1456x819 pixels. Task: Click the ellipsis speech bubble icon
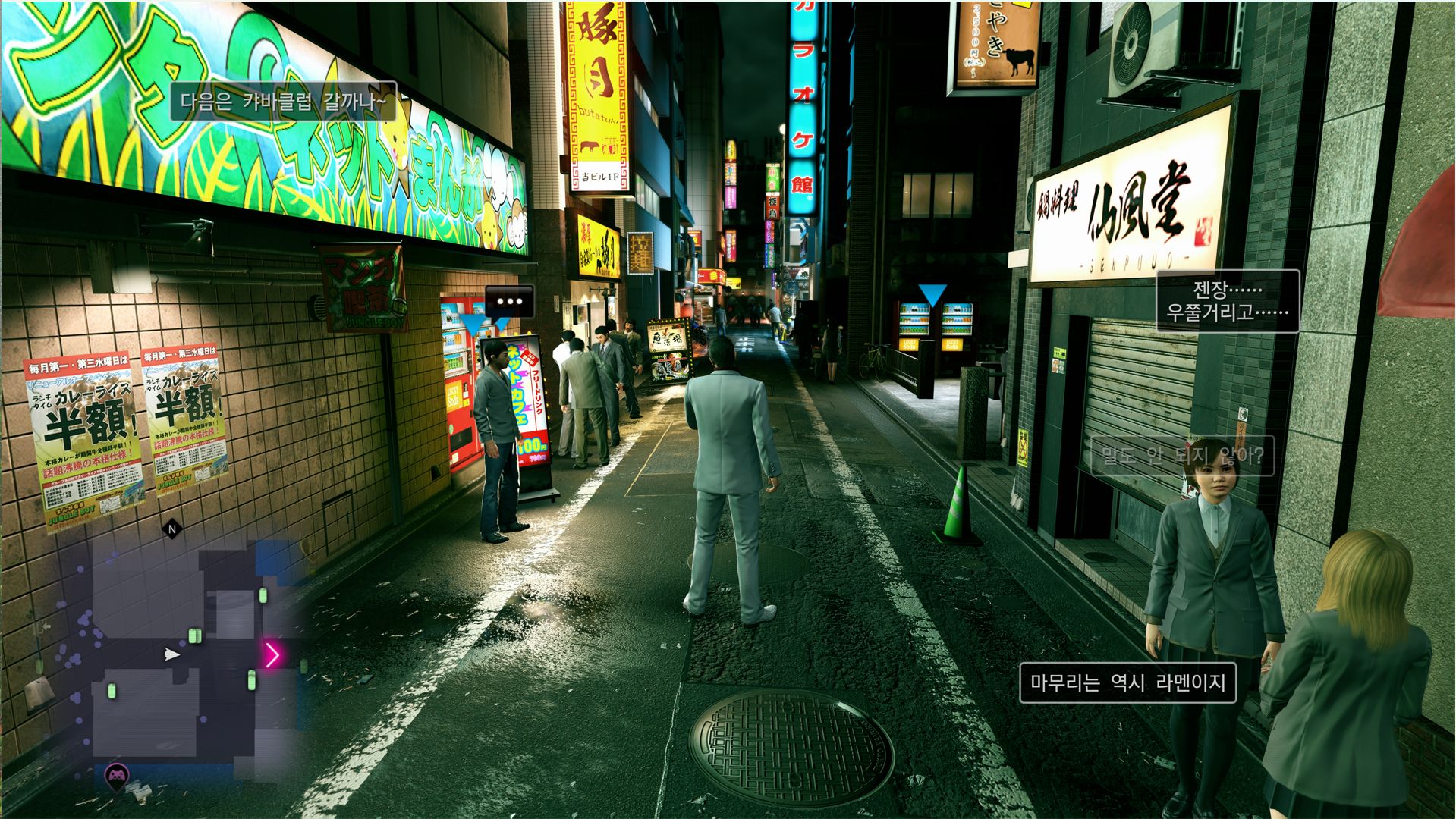[x=510, y=301]
